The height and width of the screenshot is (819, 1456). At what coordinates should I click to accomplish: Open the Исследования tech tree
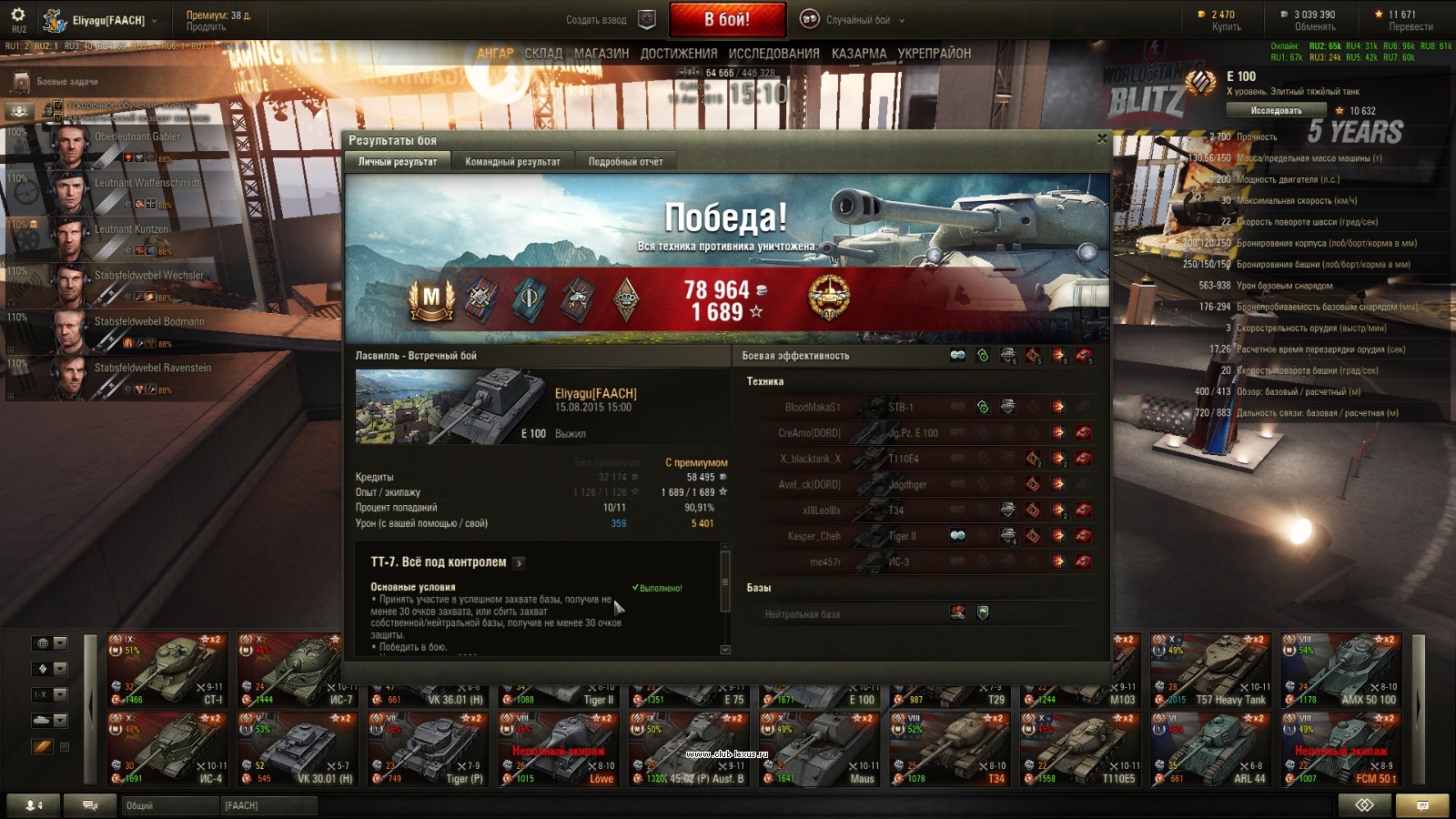tap(773, 54)
